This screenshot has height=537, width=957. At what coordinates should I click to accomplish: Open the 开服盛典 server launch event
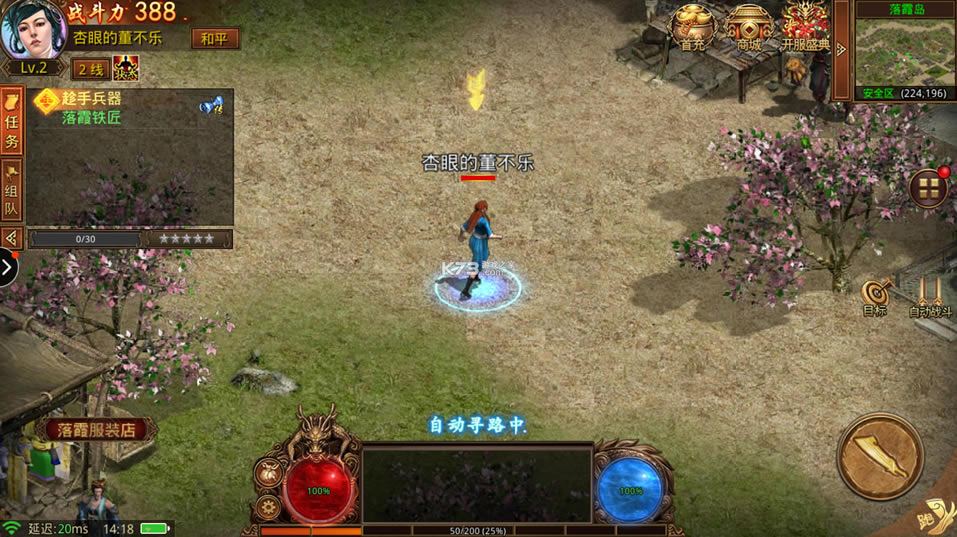pyautogui.click(x=805, y=27)
